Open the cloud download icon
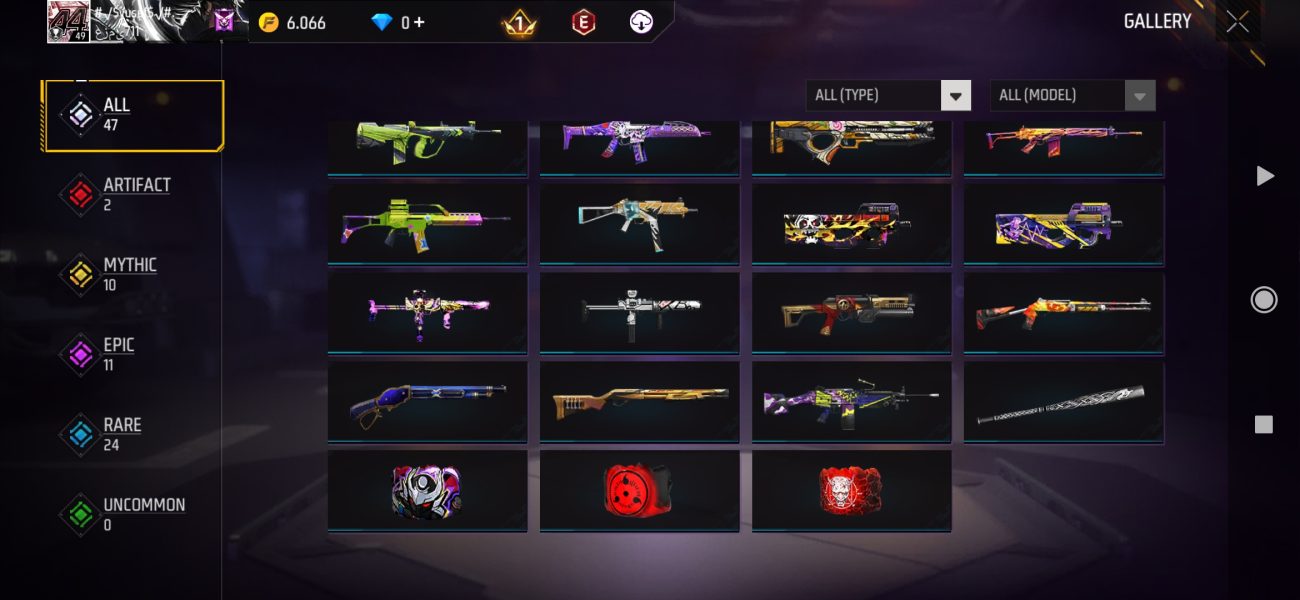Viewport: 1300px width, 600px height. coord(641,22)
